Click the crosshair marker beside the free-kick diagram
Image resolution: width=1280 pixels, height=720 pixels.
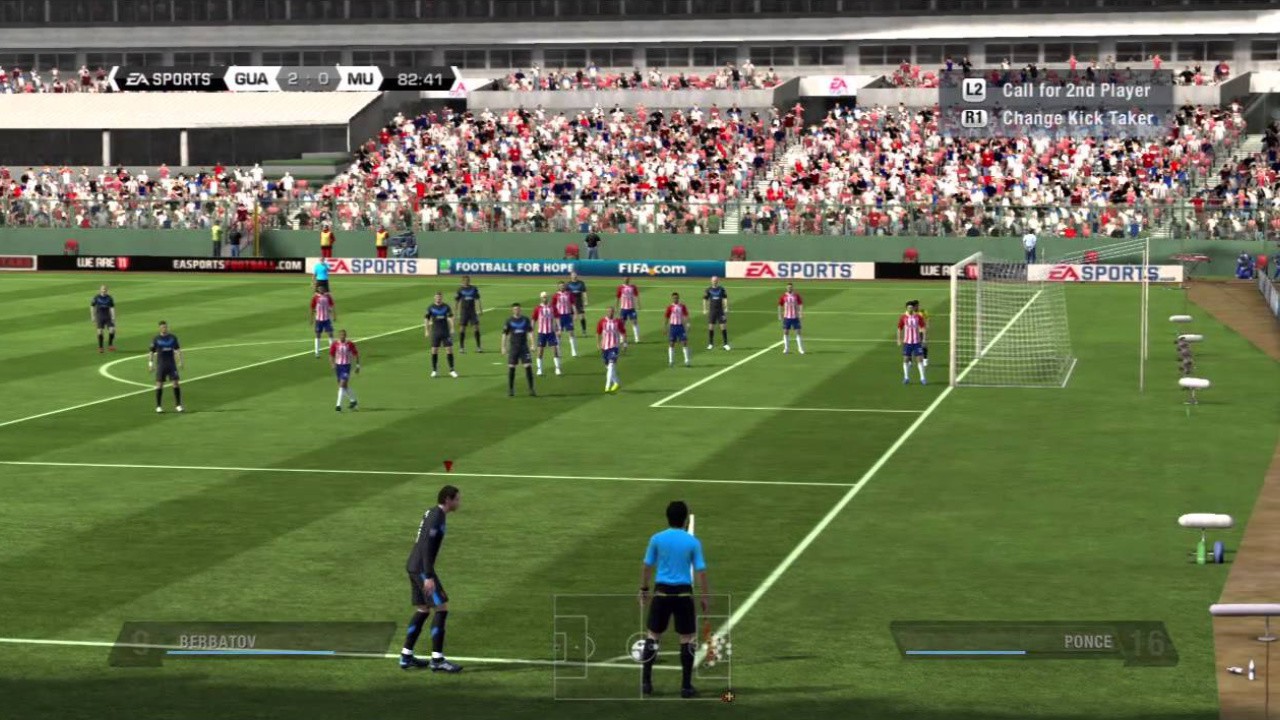(728, 697)
